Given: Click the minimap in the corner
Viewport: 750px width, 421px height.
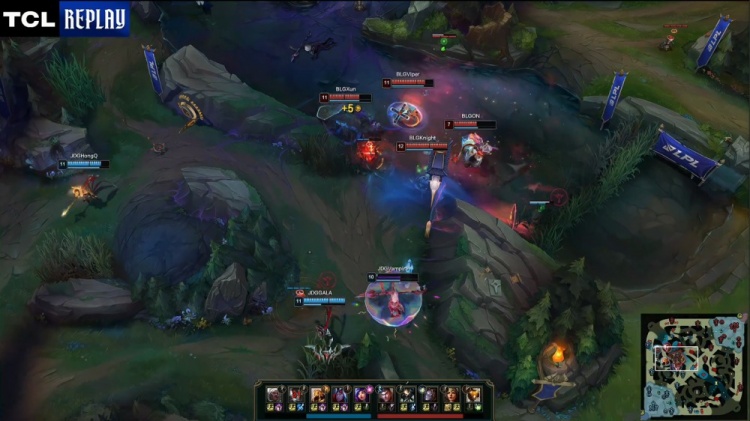Looking at the screenshot, I should point(693,364).
